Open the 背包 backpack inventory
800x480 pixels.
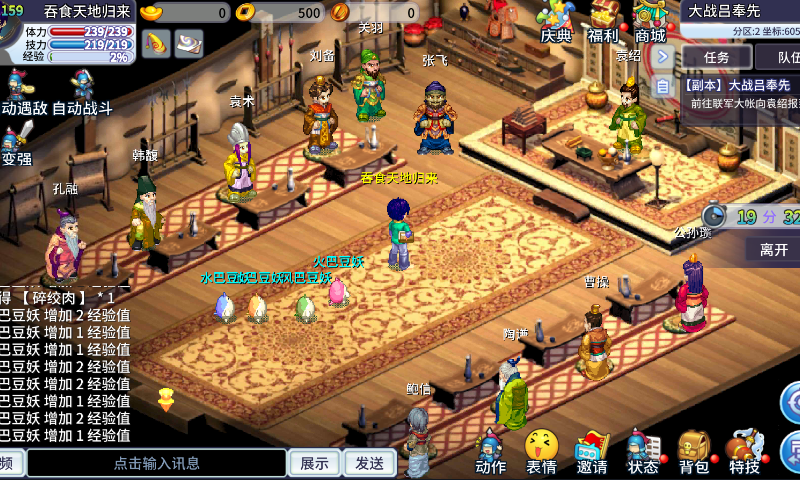[693, 452]
